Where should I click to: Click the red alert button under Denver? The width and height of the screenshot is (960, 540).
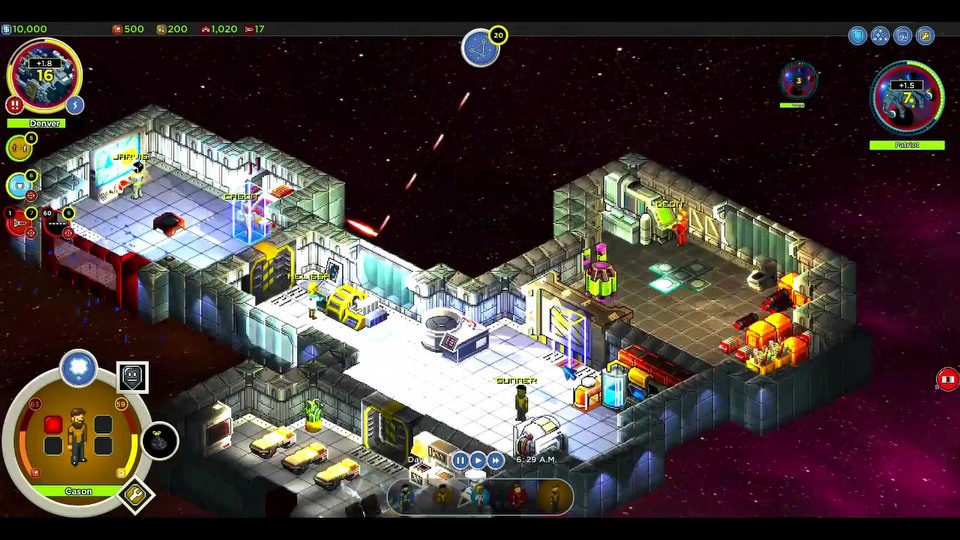coord(14,104)
